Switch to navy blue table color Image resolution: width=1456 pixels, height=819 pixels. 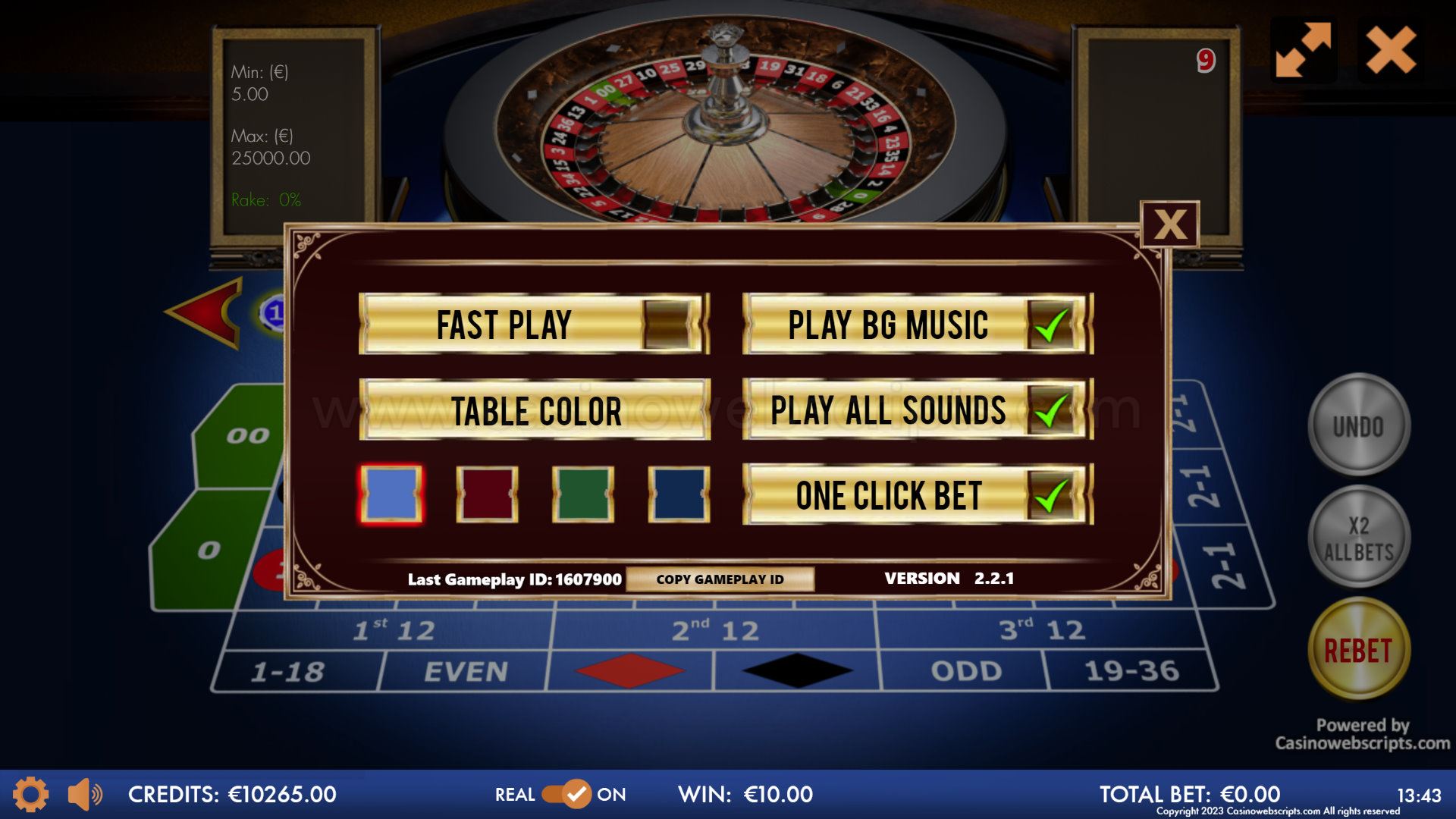point(679,494)
